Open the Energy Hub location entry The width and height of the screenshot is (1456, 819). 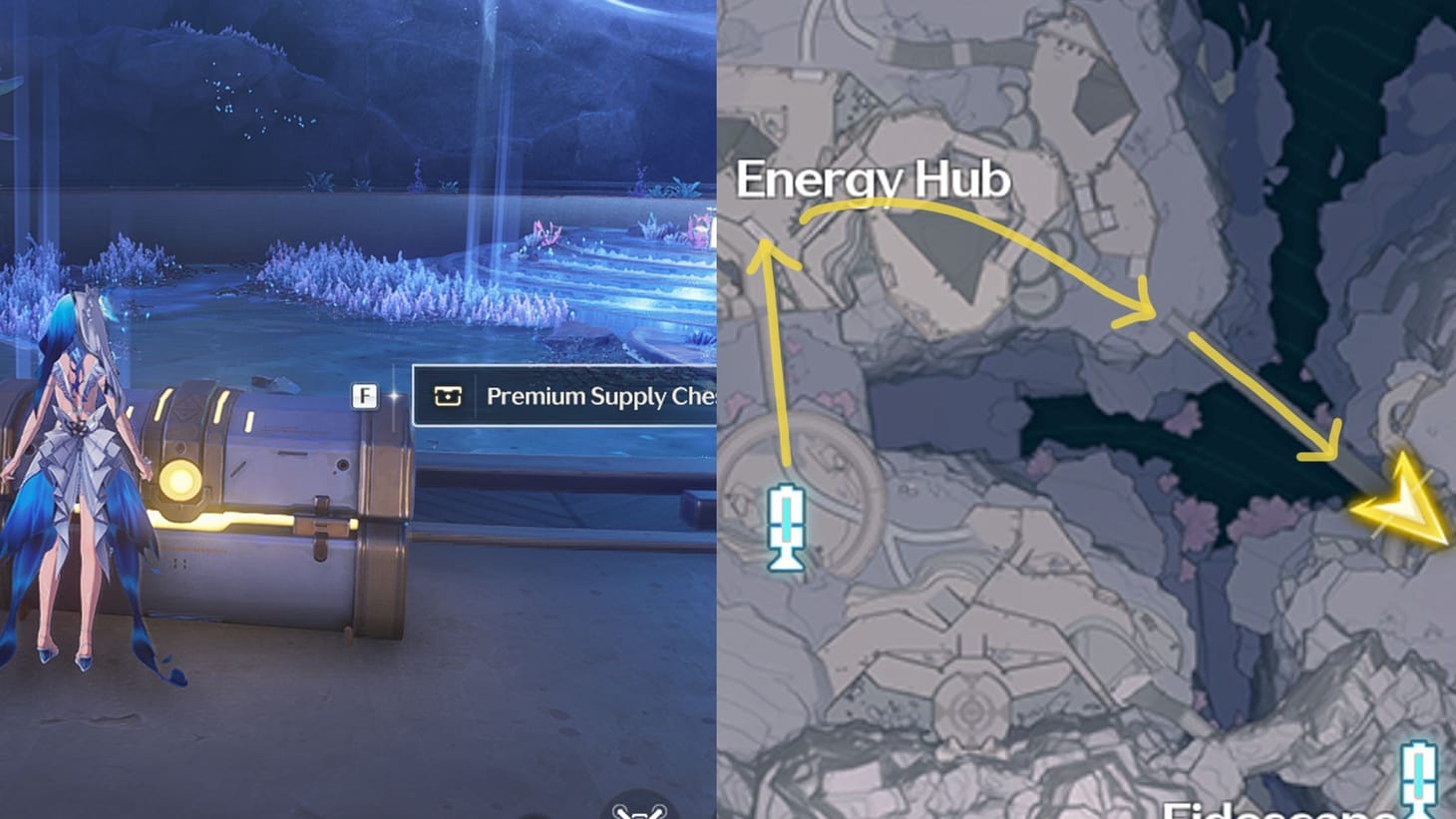point(876,181)
